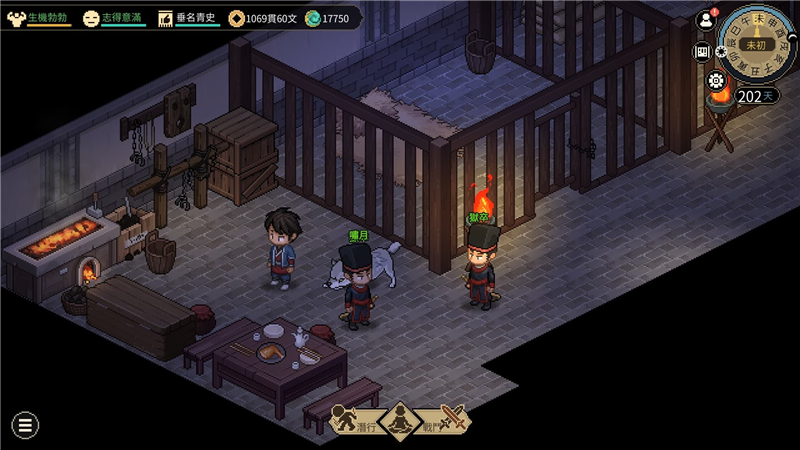
Task: Switch to 戰鬥 combat mode
Action: pos(445,421)
